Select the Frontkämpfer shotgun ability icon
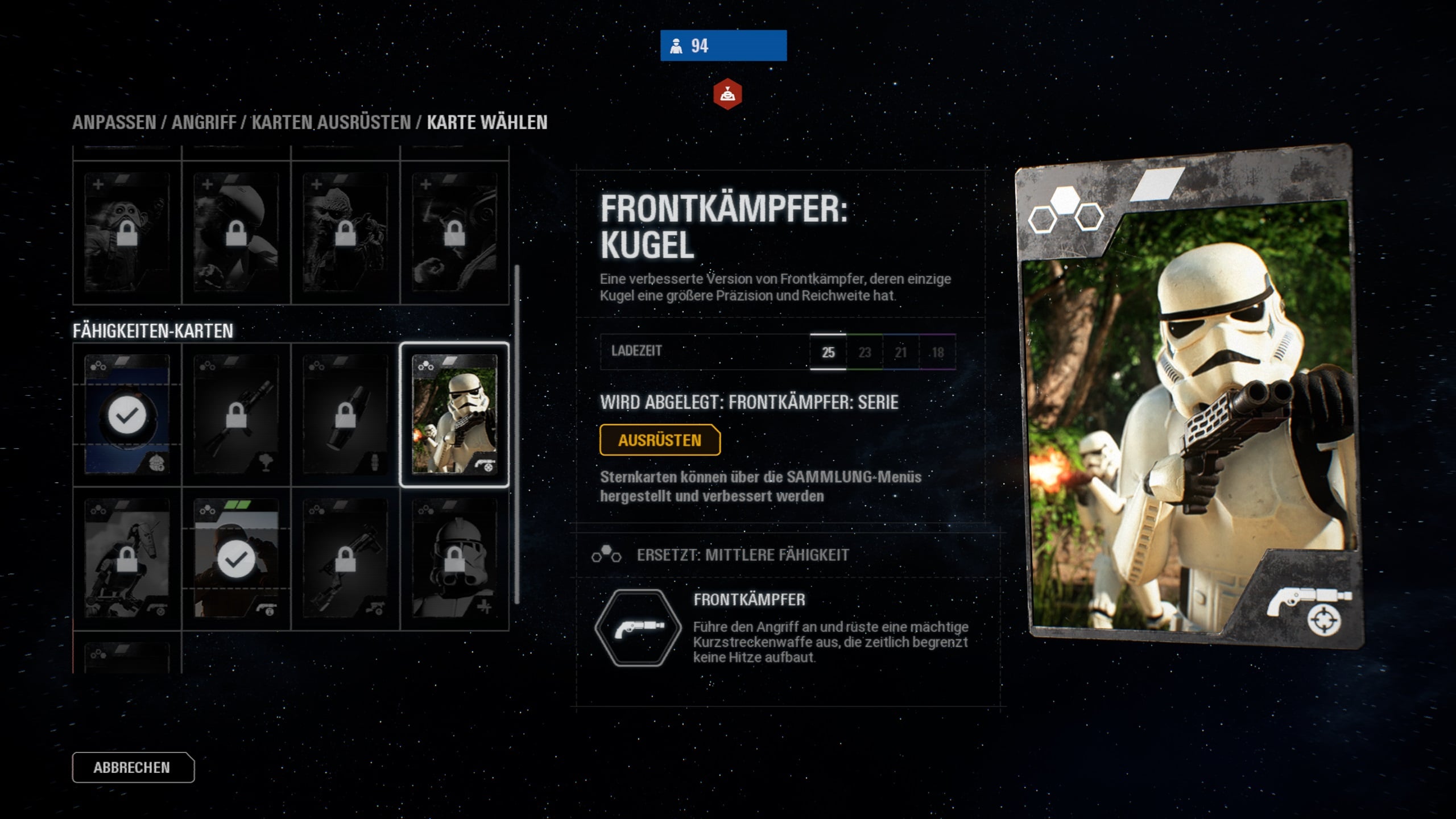This screenshot has height=819, width=1456. (x=638, y=628)
